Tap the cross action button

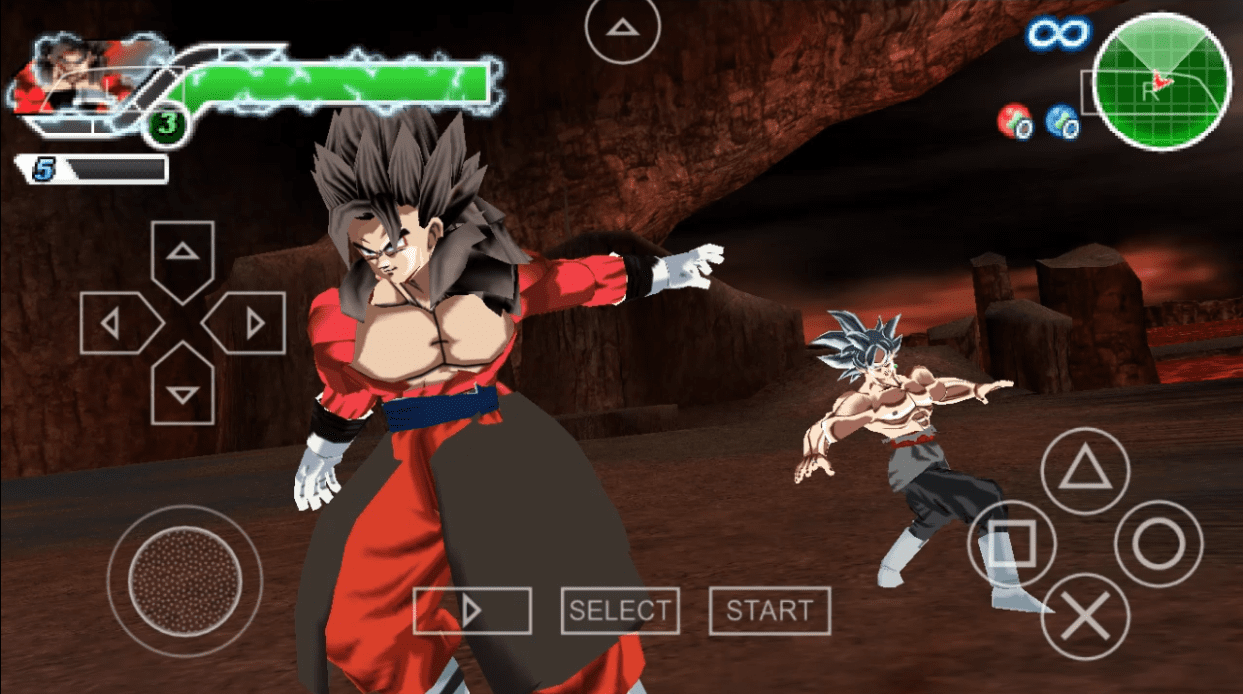point(1085,616)
